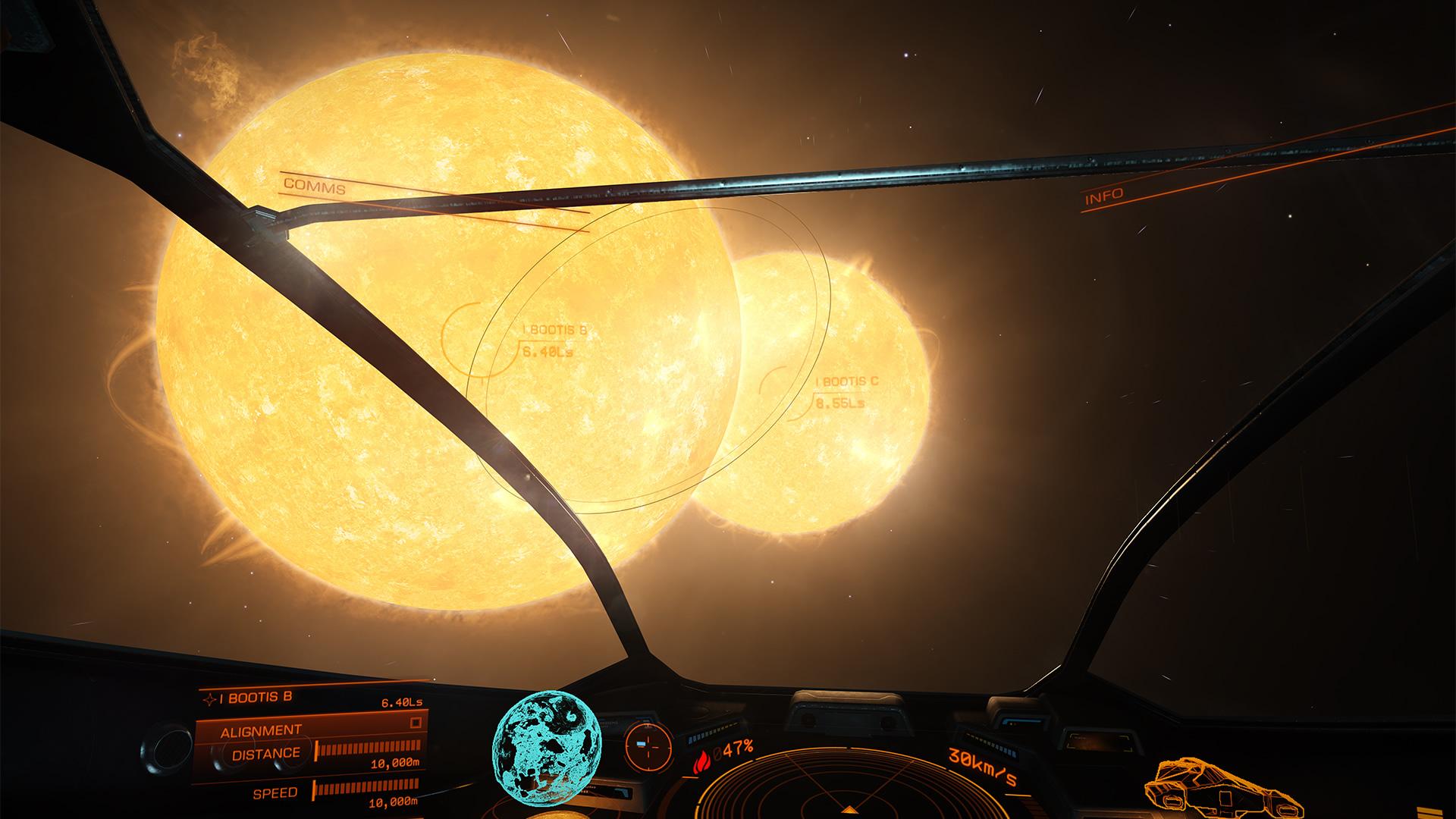The width and height of the screenshot is (1456, 819).
Task: Open the INFO panel
Action: click(1104, 197)
